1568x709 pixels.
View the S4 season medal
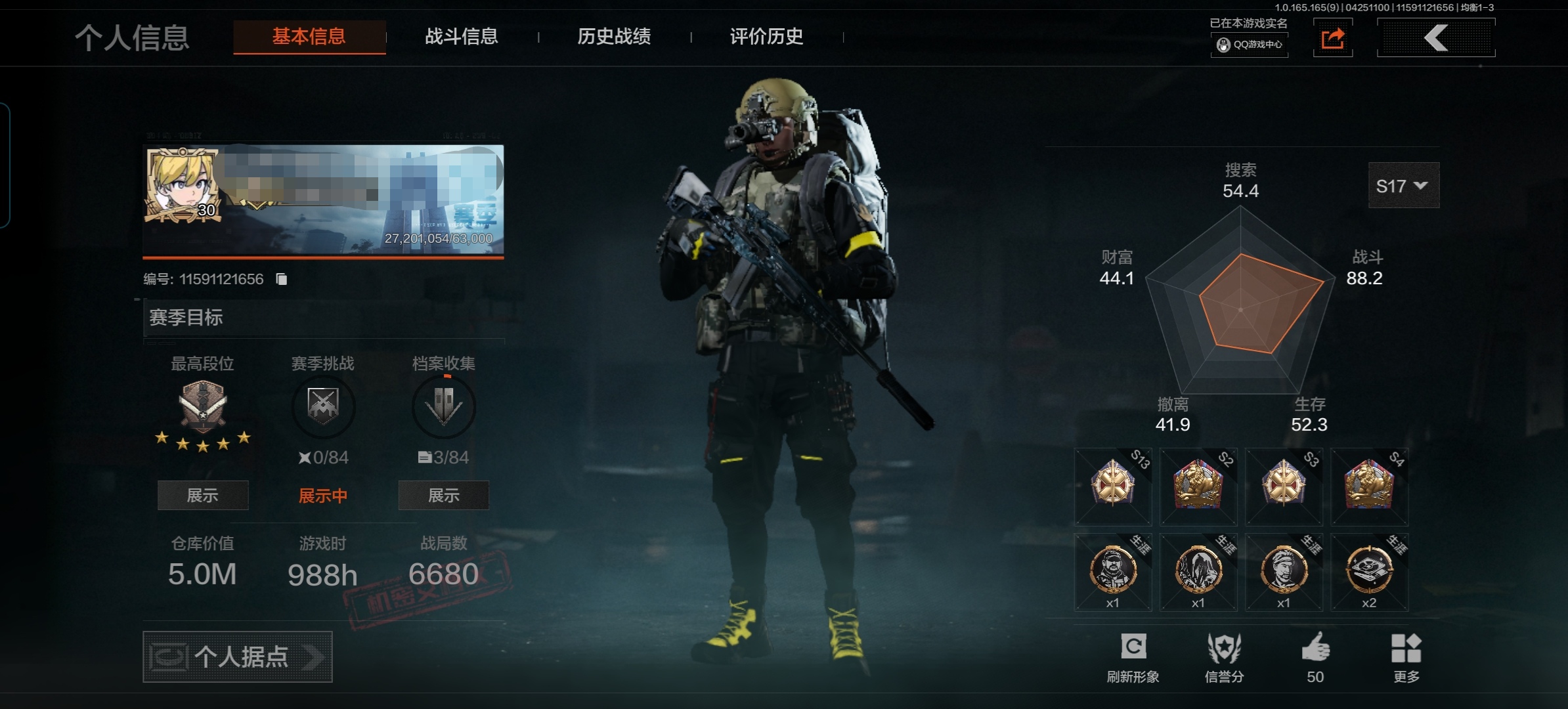(x=1369, y=486)
